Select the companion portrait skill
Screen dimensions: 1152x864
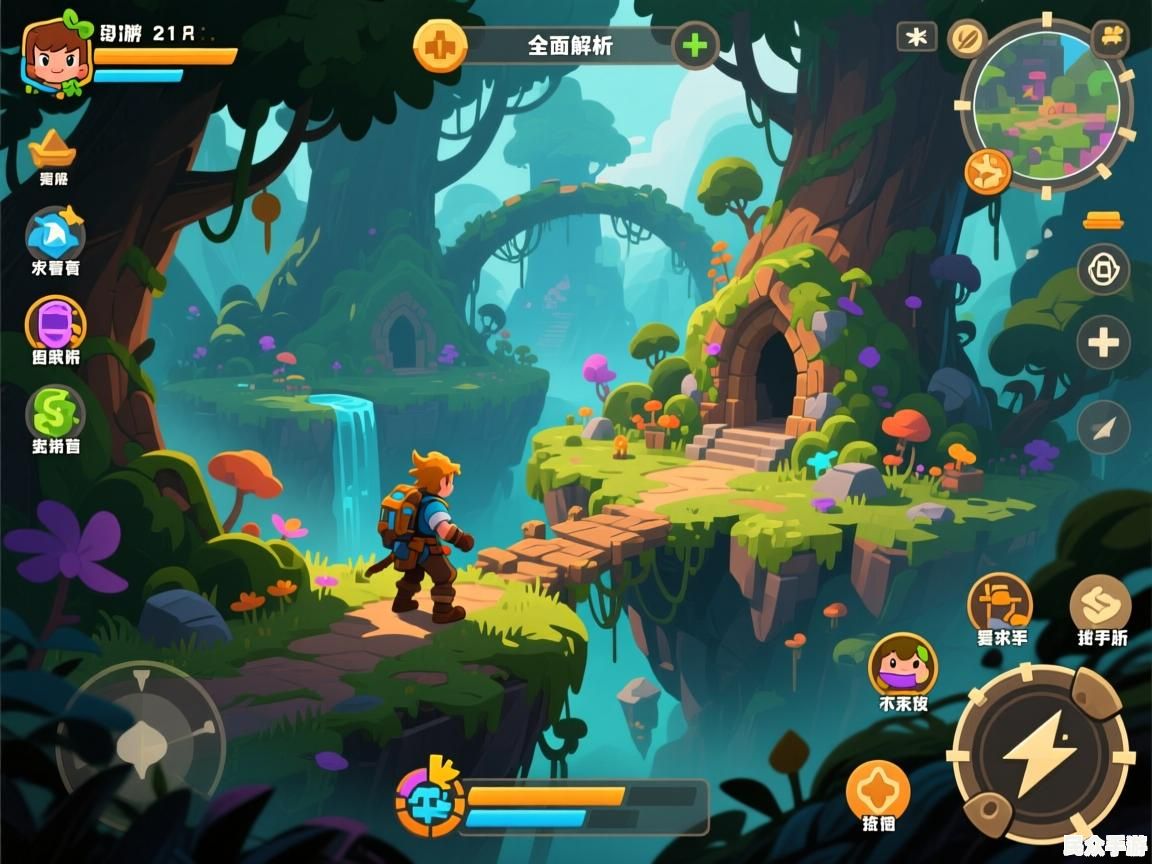click(x=902, y=663)
